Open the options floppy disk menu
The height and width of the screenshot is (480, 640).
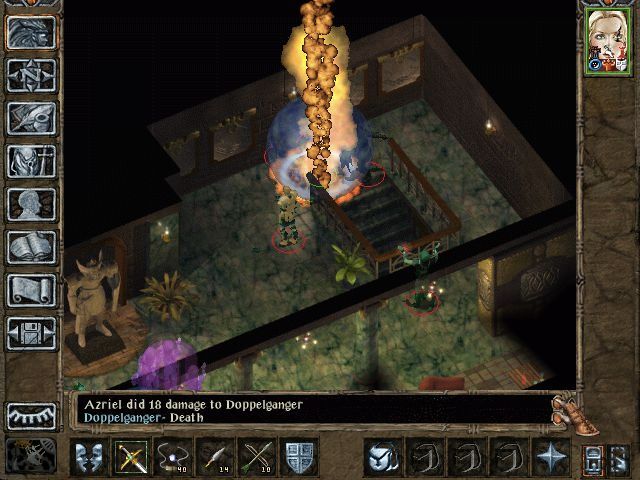(x=31, y=333)
